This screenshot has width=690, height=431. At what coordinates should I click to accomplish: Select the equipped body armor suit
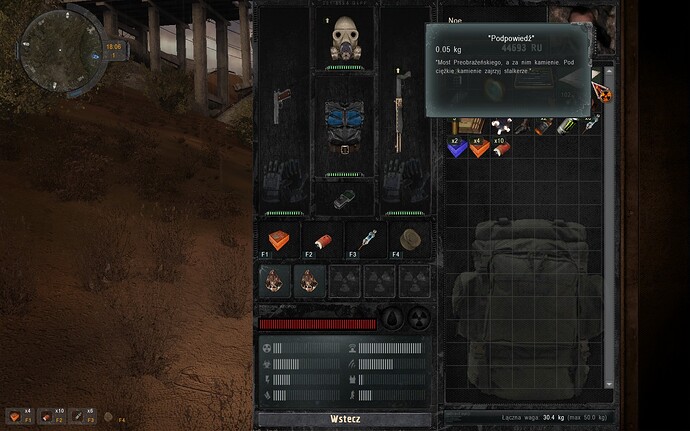point(344,127)
